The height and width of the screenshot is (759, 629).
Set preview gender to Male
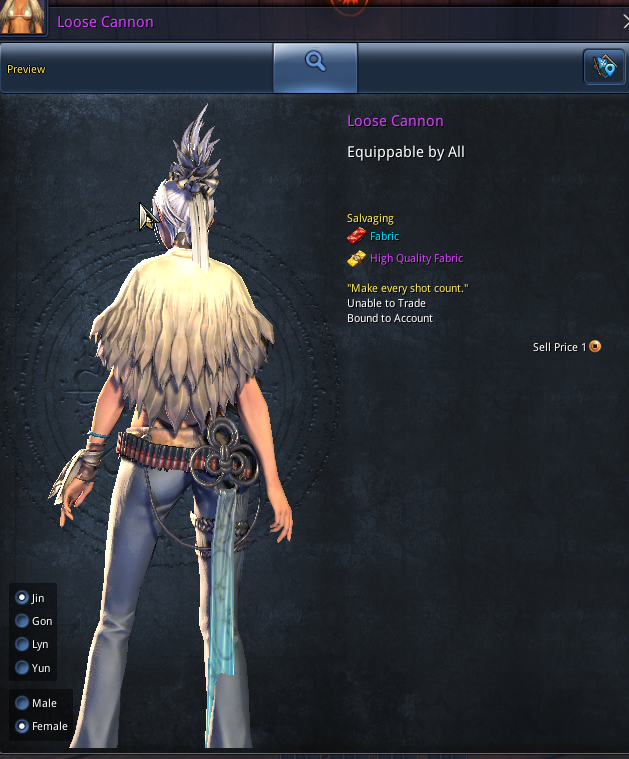point(22,703)
